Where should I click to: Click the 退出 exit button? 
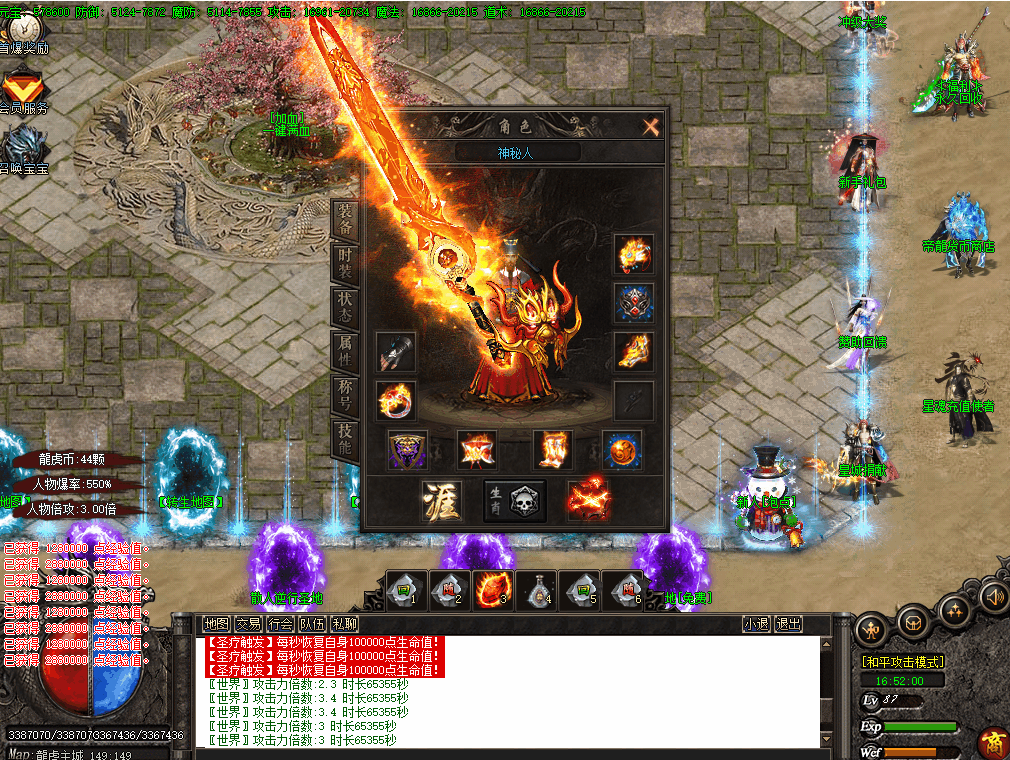click(789, 624)
